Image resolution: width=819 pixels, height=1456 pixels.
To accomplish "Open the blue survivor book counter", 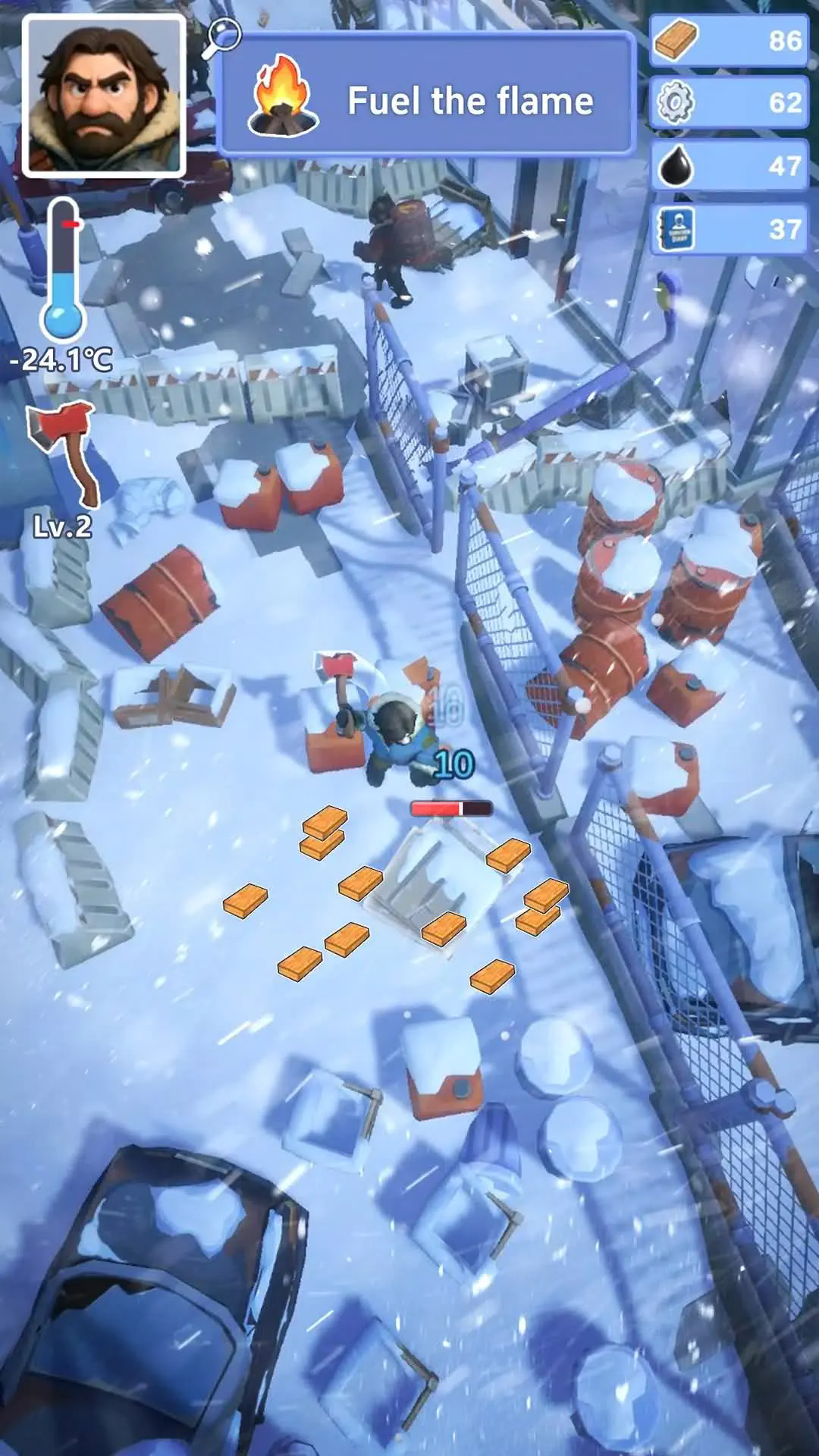I will [x=729, y=228].
